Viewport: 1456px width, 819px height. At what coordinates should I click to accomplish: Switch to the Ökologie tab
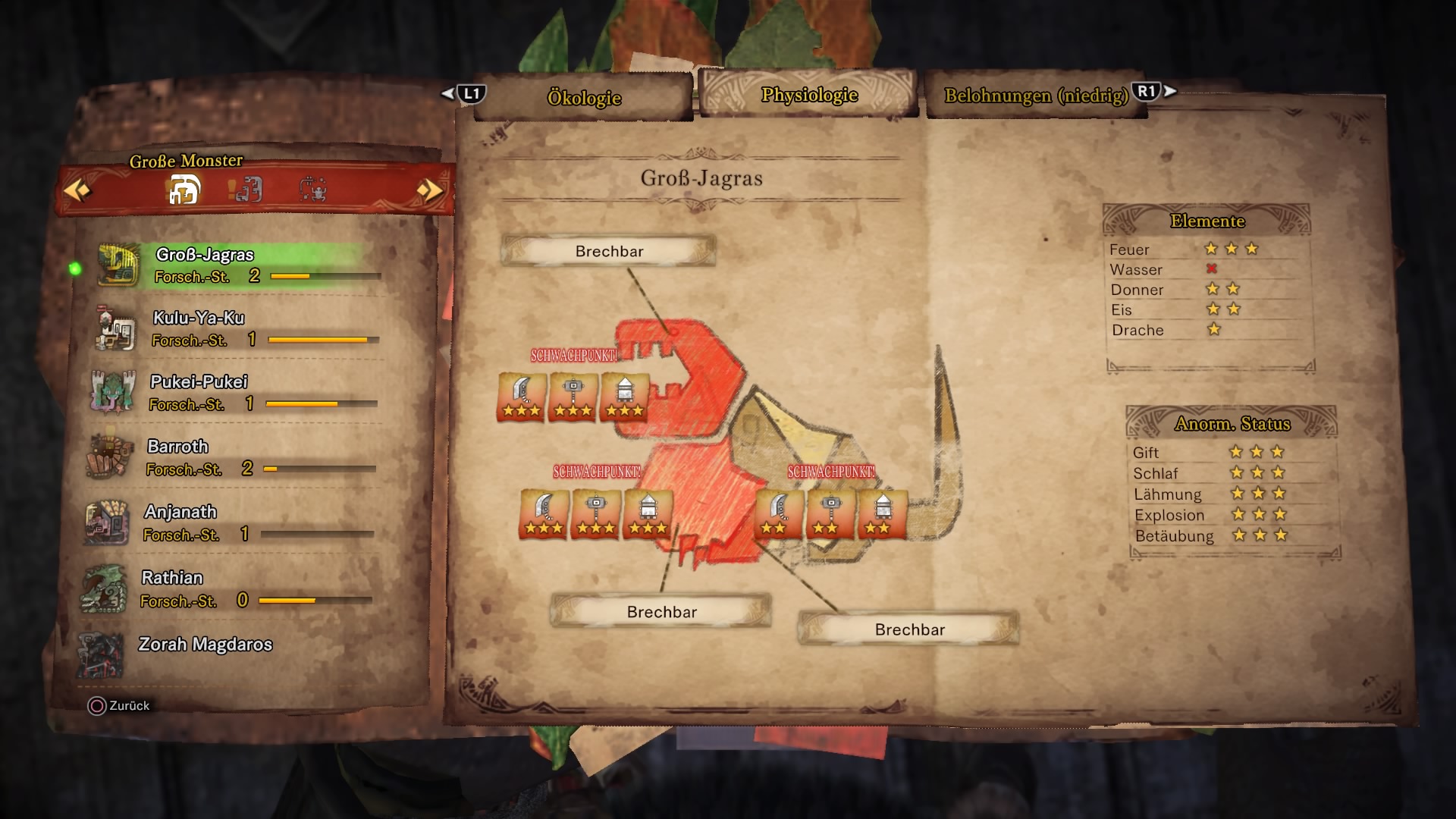pos(583,97)
